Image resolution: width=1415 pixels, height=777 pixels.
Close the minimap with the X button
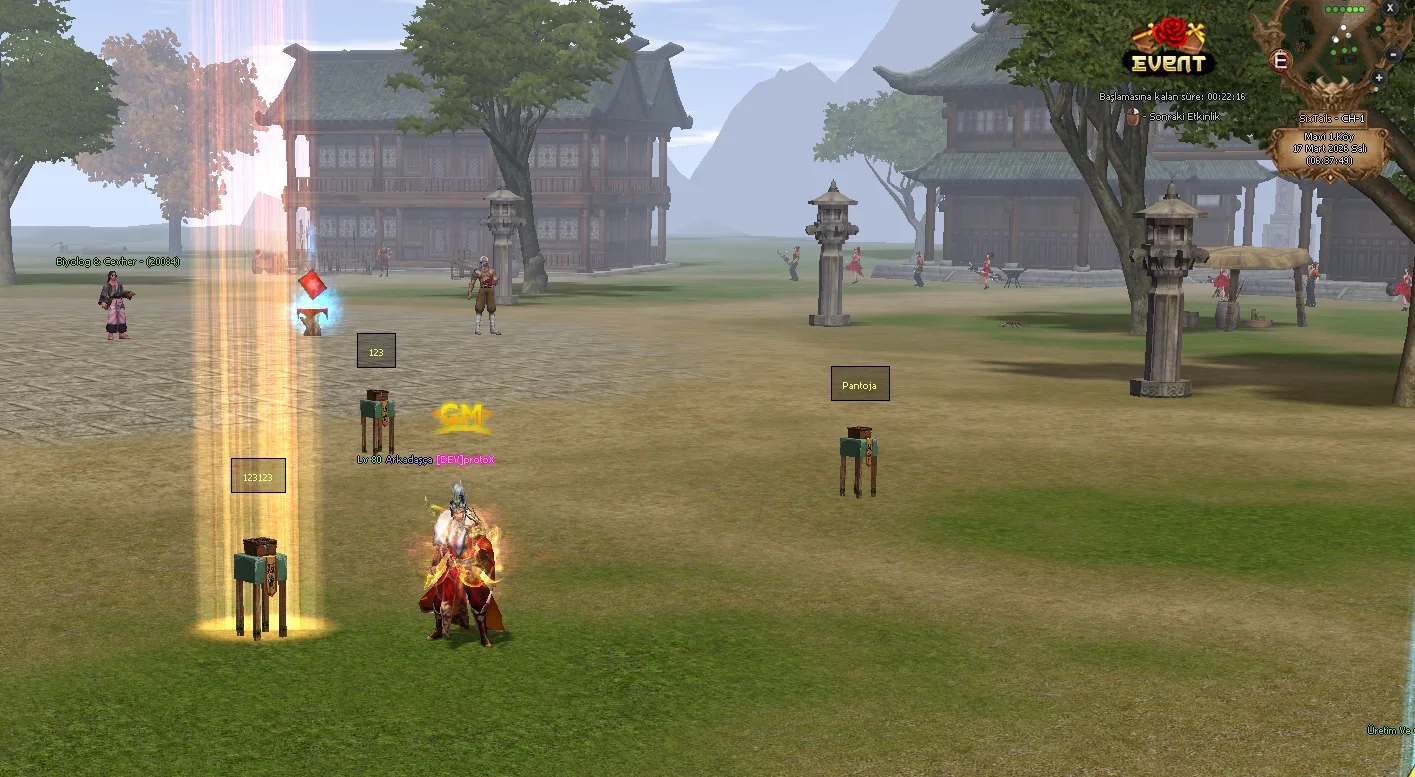click(1390, 7)
